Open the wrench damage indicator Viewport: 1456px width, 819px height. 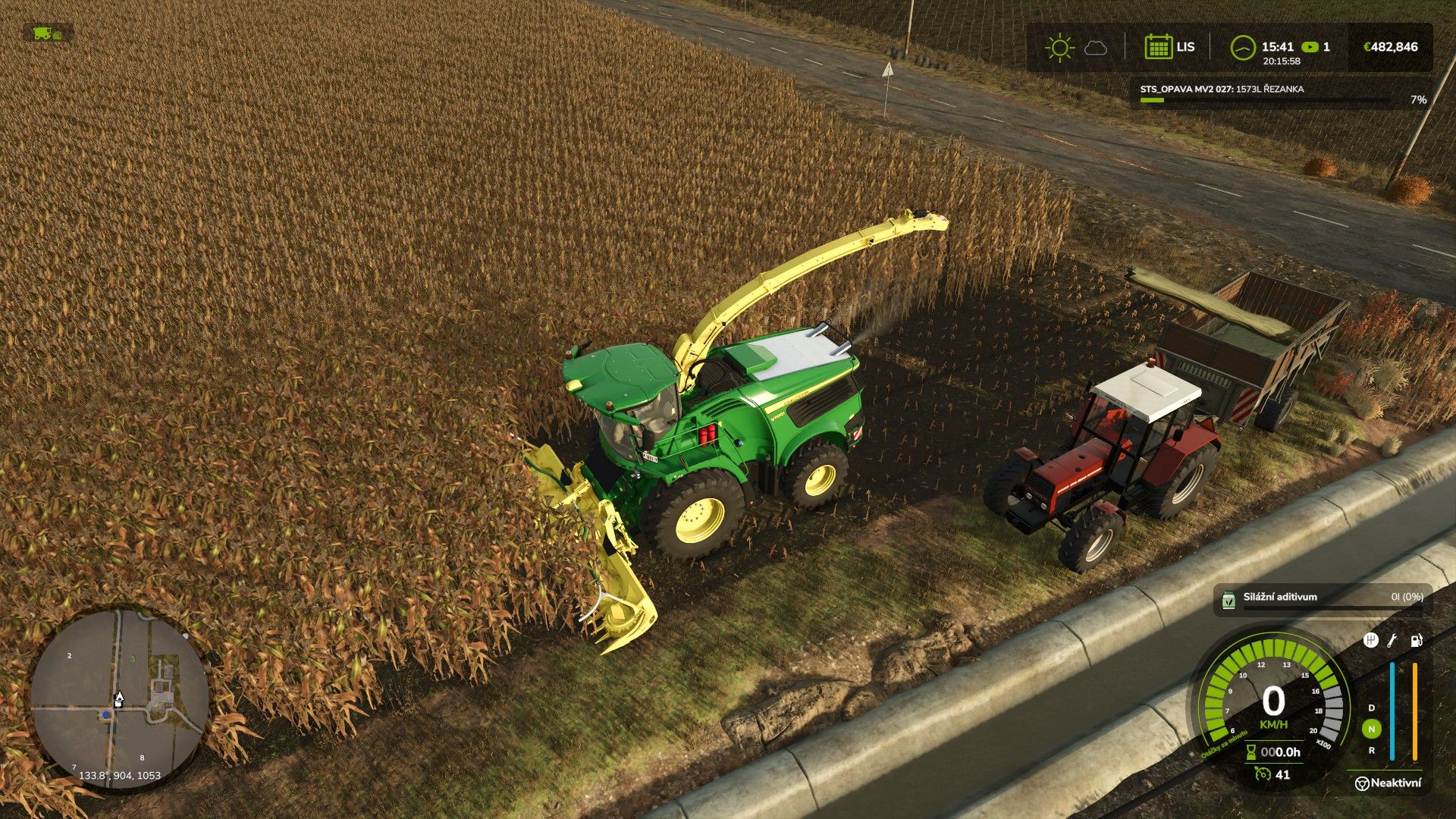pos(1392,641)
